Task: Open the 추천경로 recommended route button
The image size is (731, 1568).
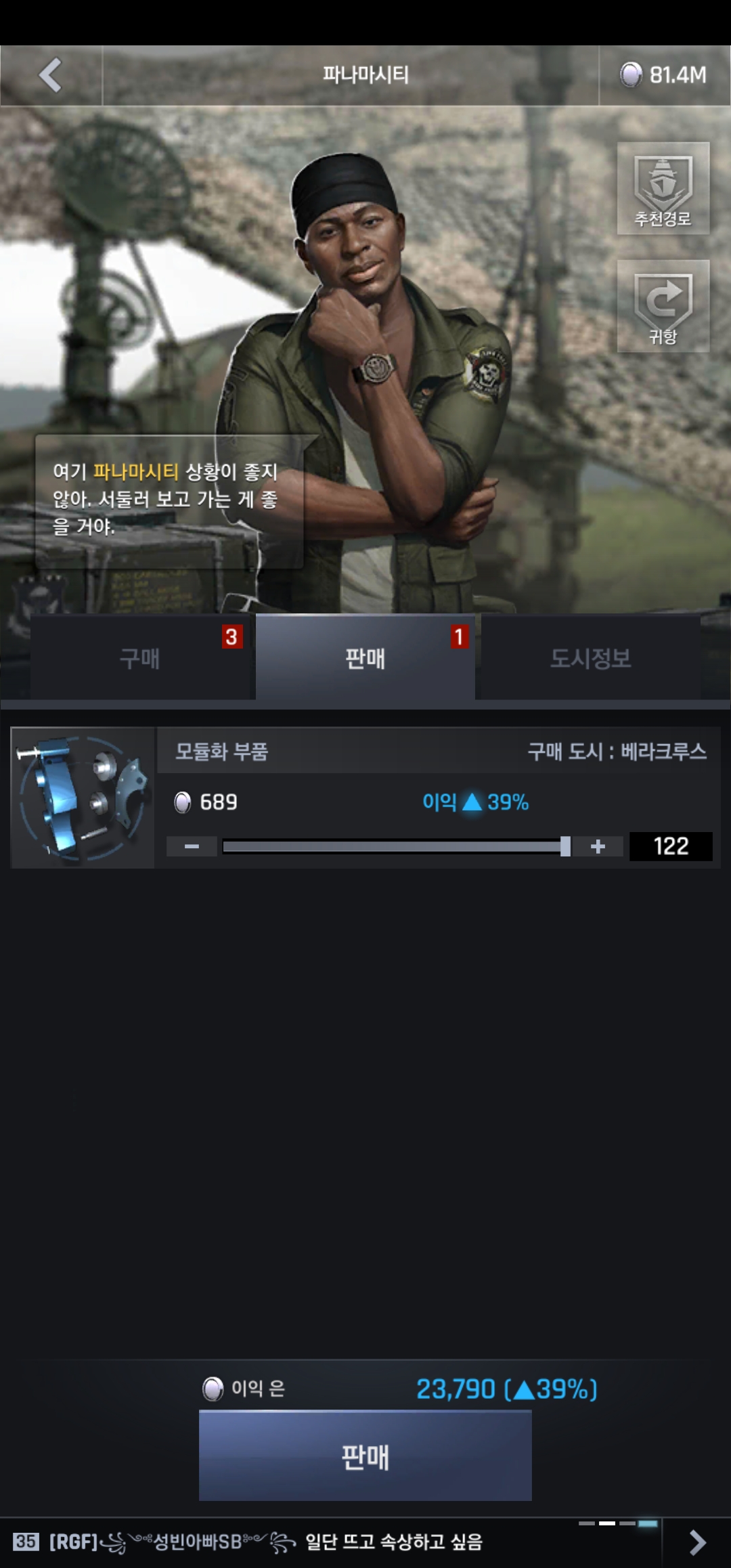Action: pos(663,188)
